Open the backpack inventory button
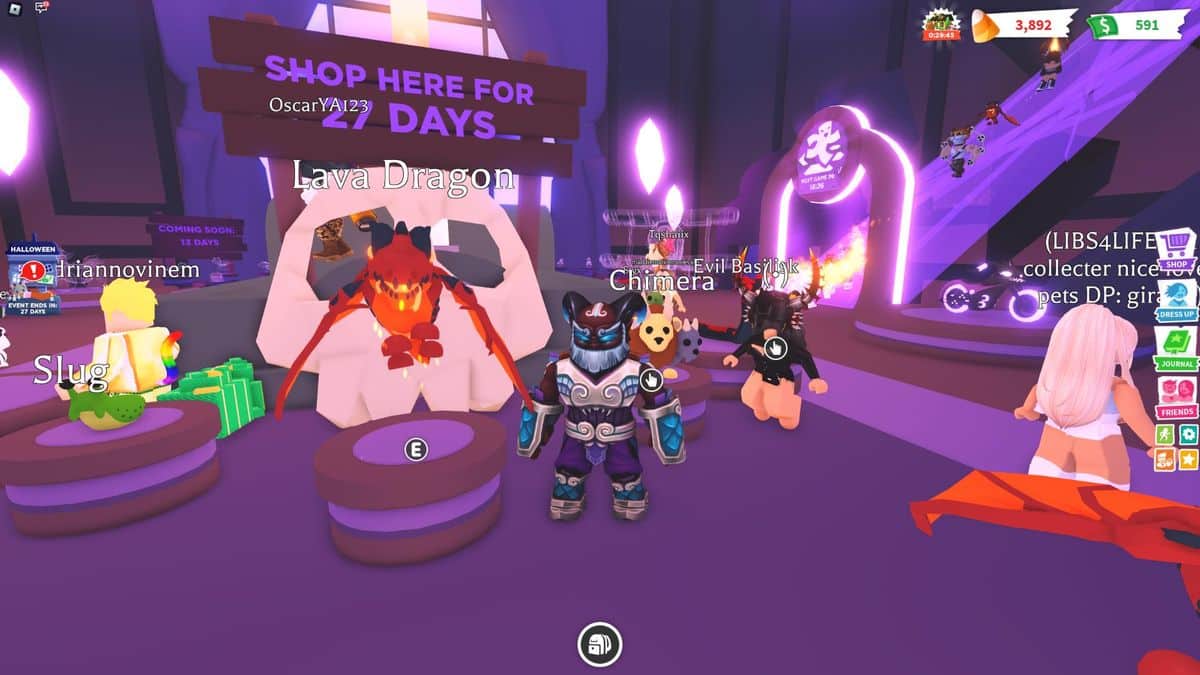 (x=600, y=643)
